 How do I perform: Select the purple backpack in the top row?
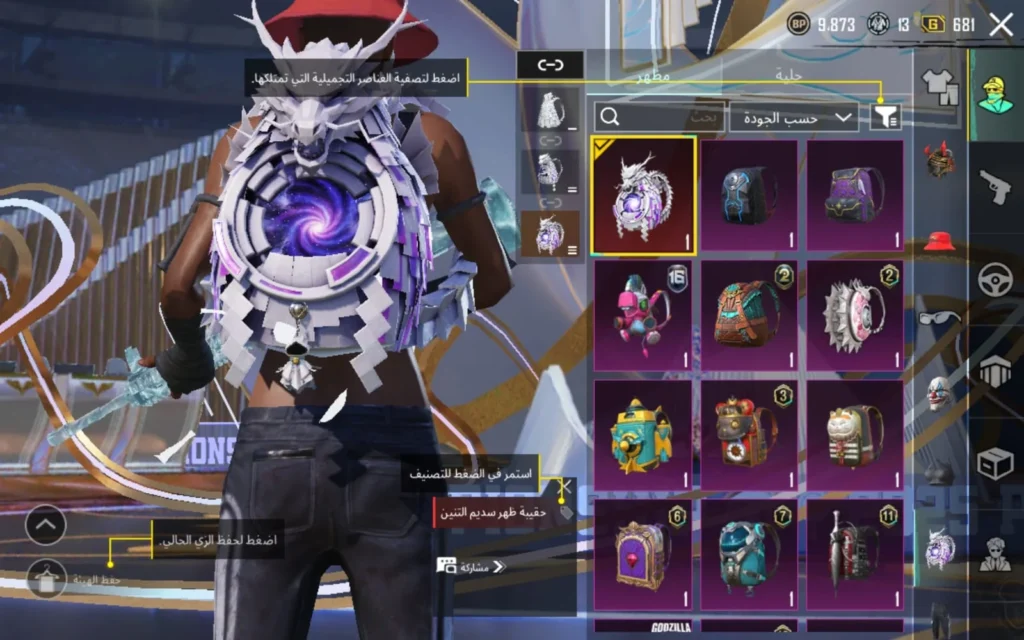[855, 195]
